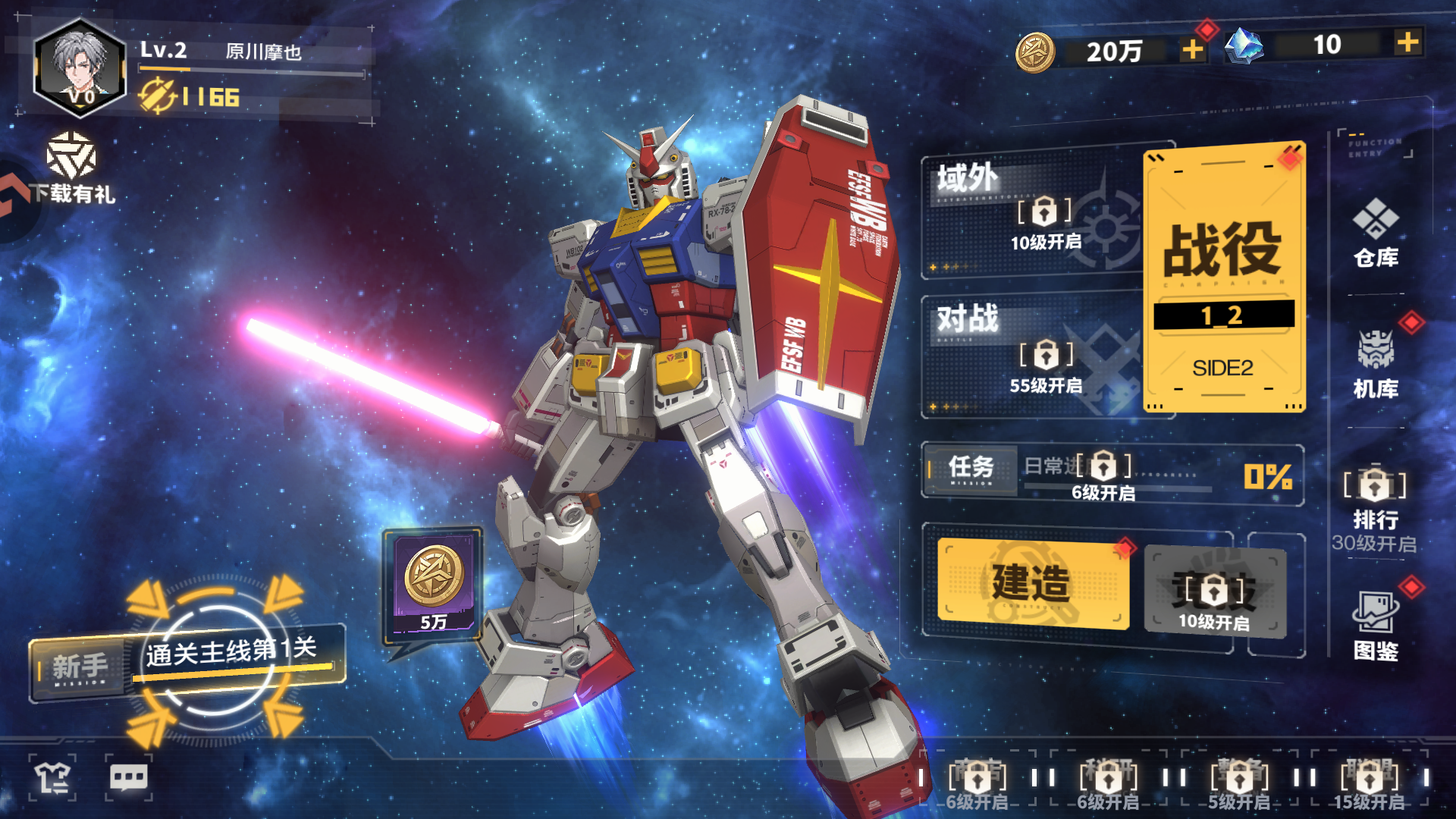Viewport: 1456px width, 819px height.
Task: Add gold coins with the plus button
Action: 1193,50
